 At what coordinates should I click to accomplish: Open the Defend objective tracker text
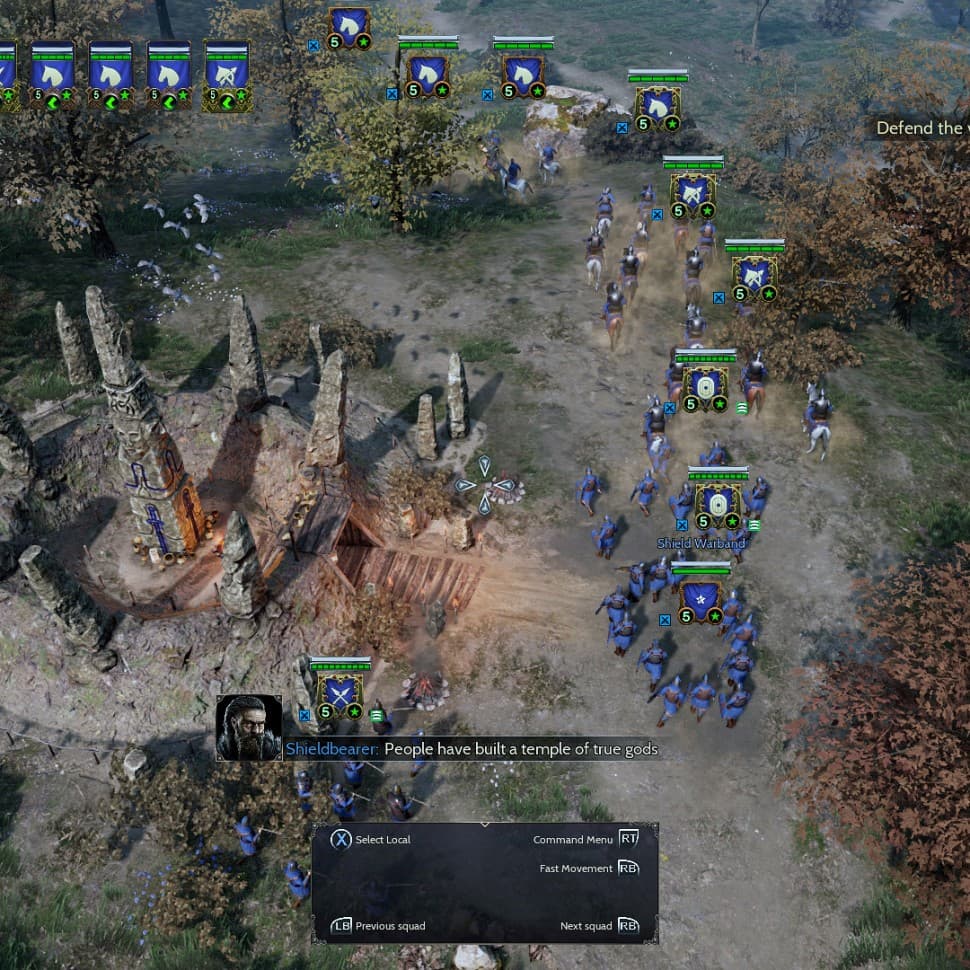[921, 128]
